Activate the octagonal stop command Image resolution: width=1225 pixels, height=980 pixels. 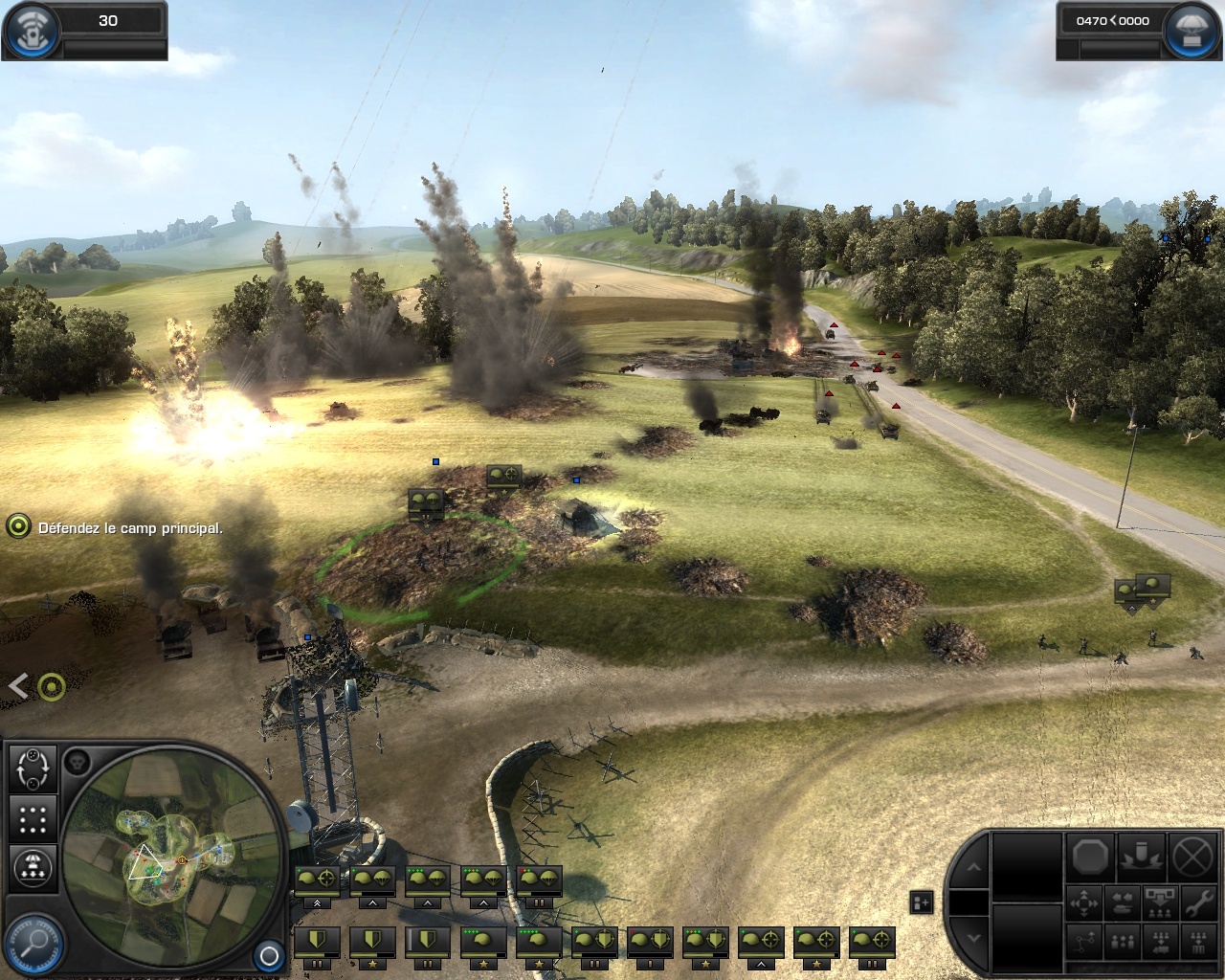pos(1090,856)
